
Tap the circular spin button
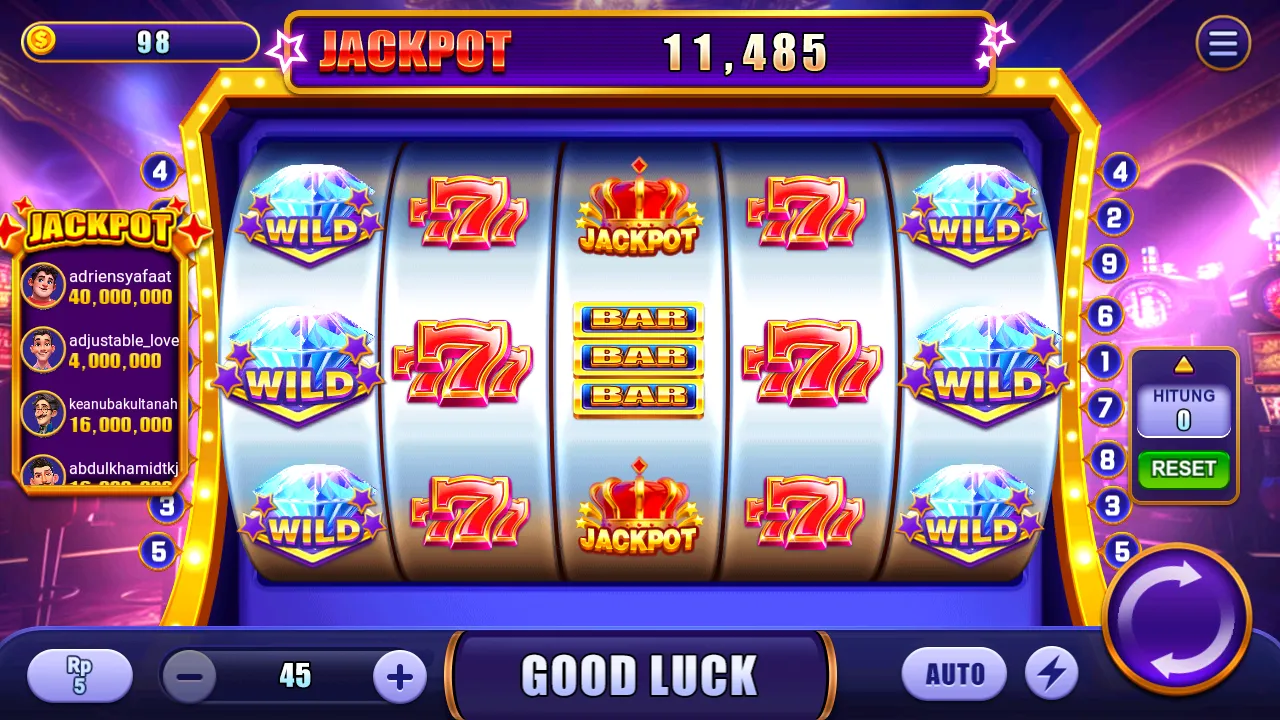(x=1179, y=619)
